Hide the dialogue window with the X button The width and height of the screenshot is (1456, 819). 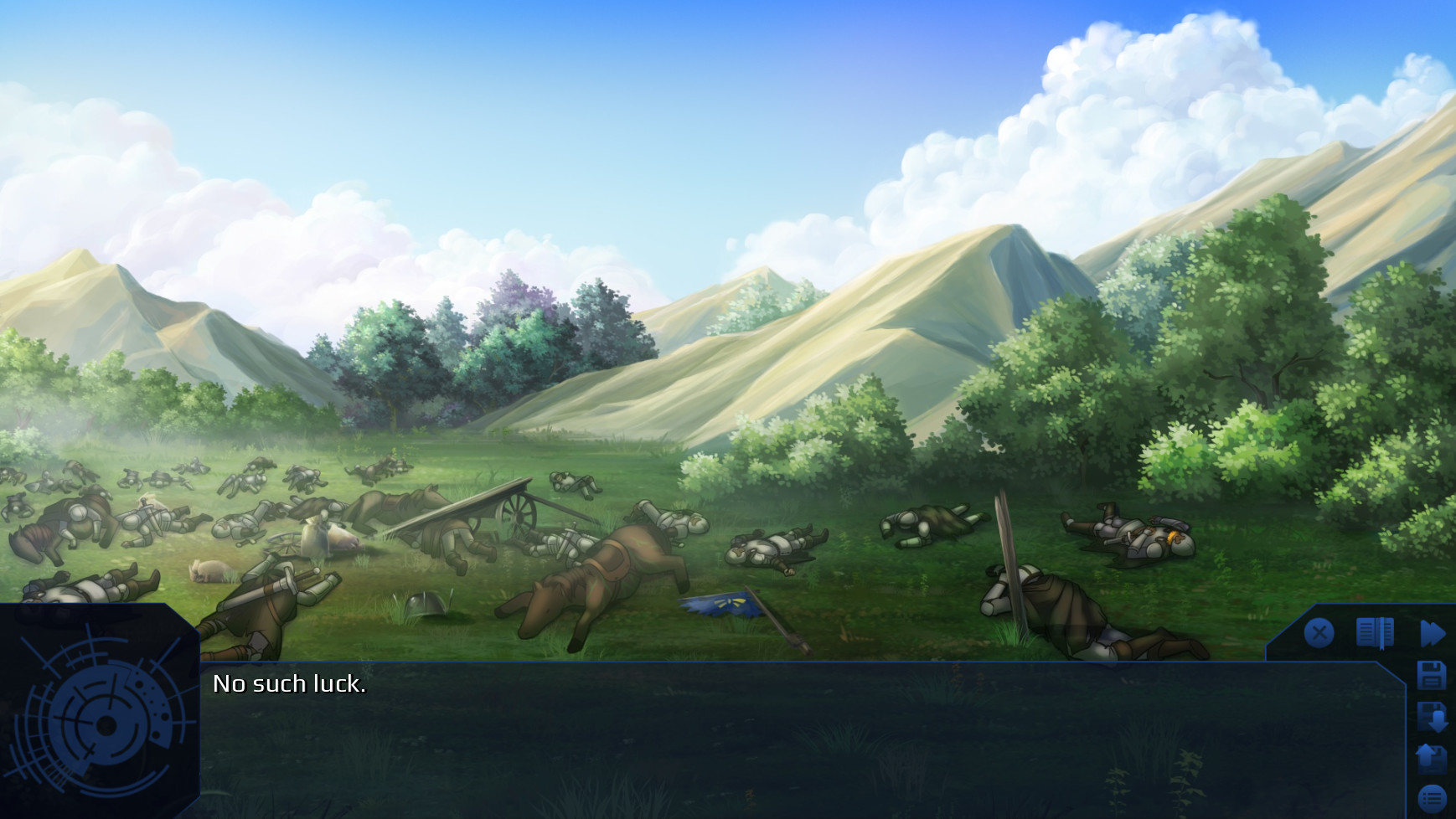(x=1319, y=631)
